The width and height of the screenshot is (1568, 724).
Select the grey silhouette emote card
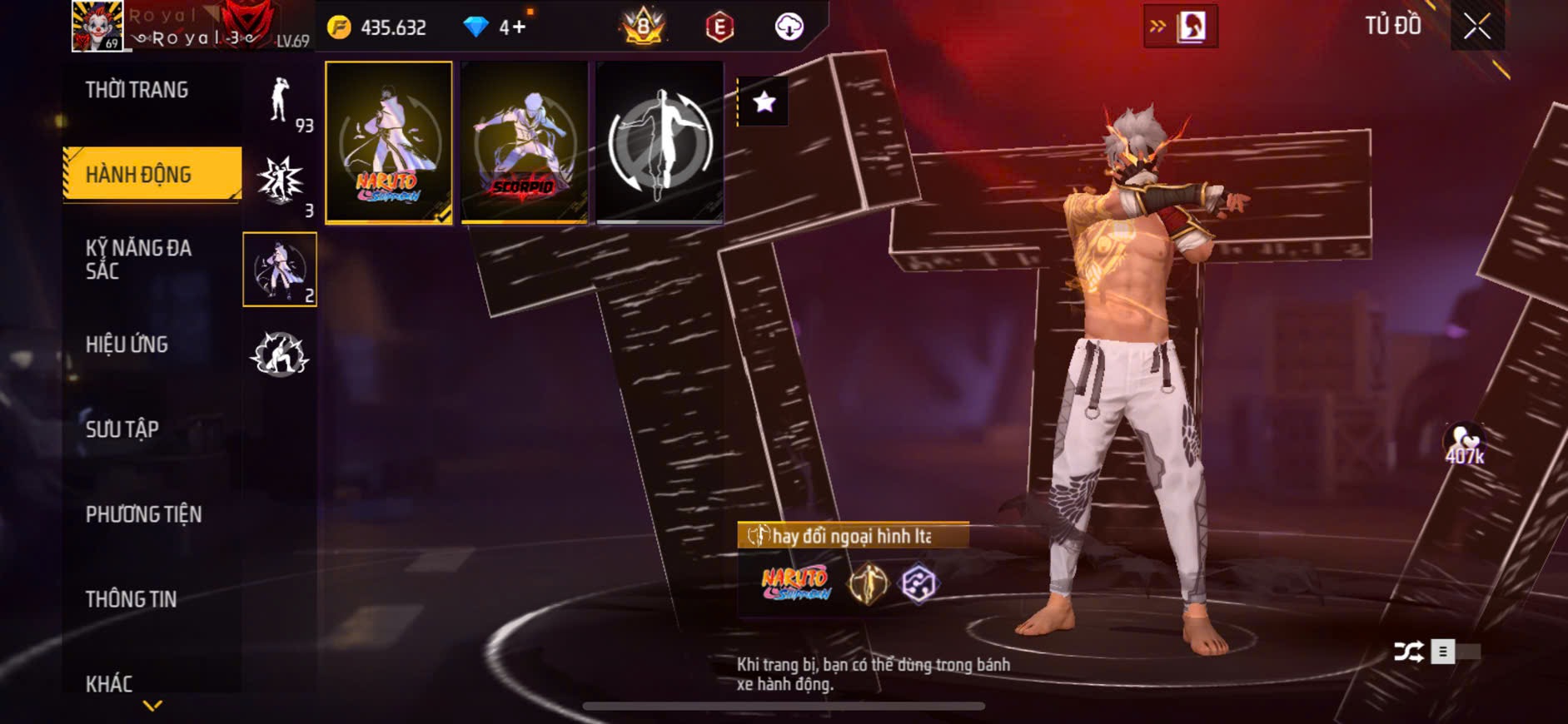coord(660,142)
